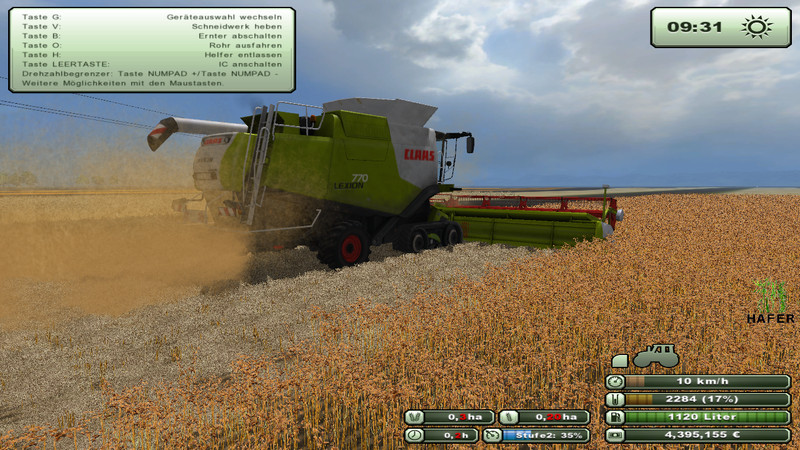This screenshot has width=800, height=450.
Task: Select the Hafer crop type icon
Action: (770, 297)
